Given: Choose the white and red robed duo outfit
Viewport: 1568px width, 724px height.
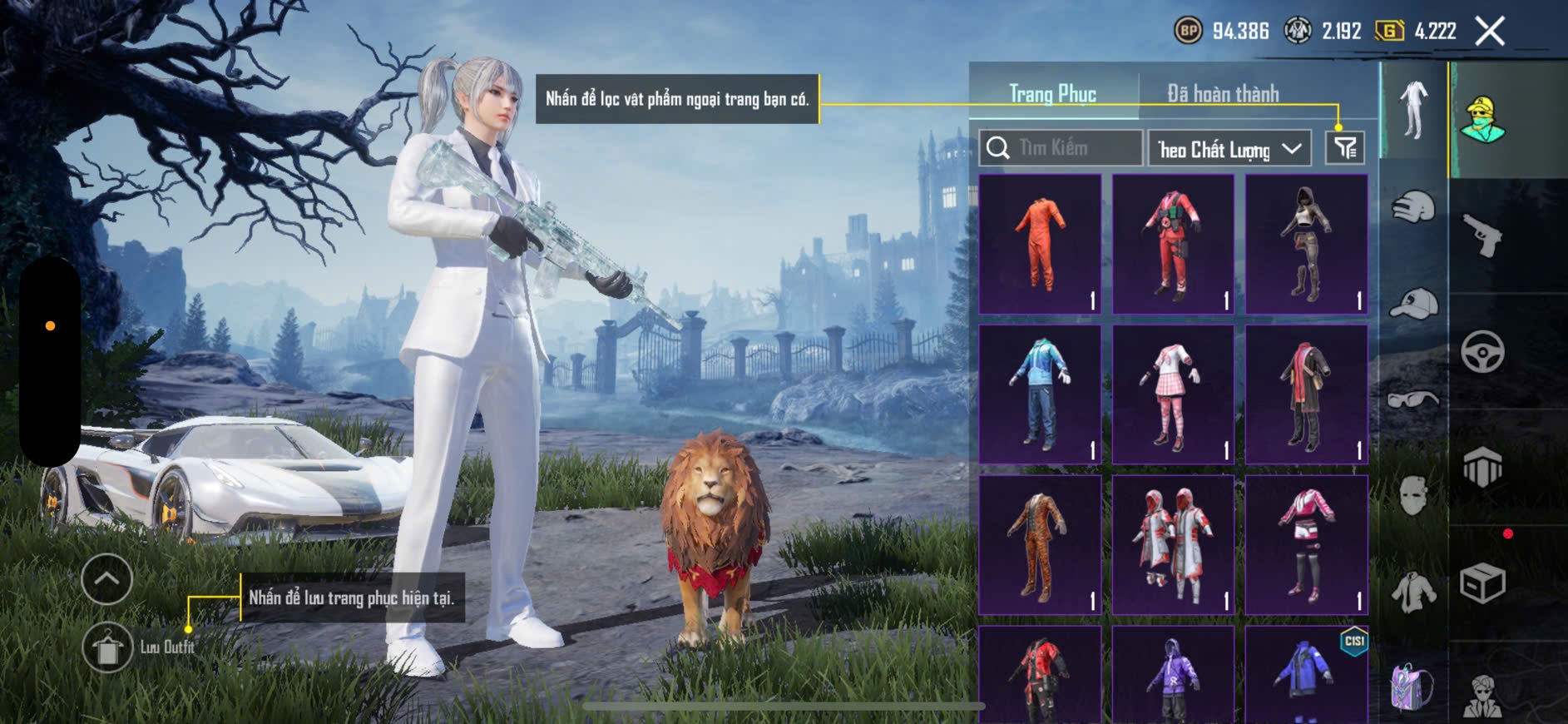Looking at the screenshot, I should coord(1173,545).
